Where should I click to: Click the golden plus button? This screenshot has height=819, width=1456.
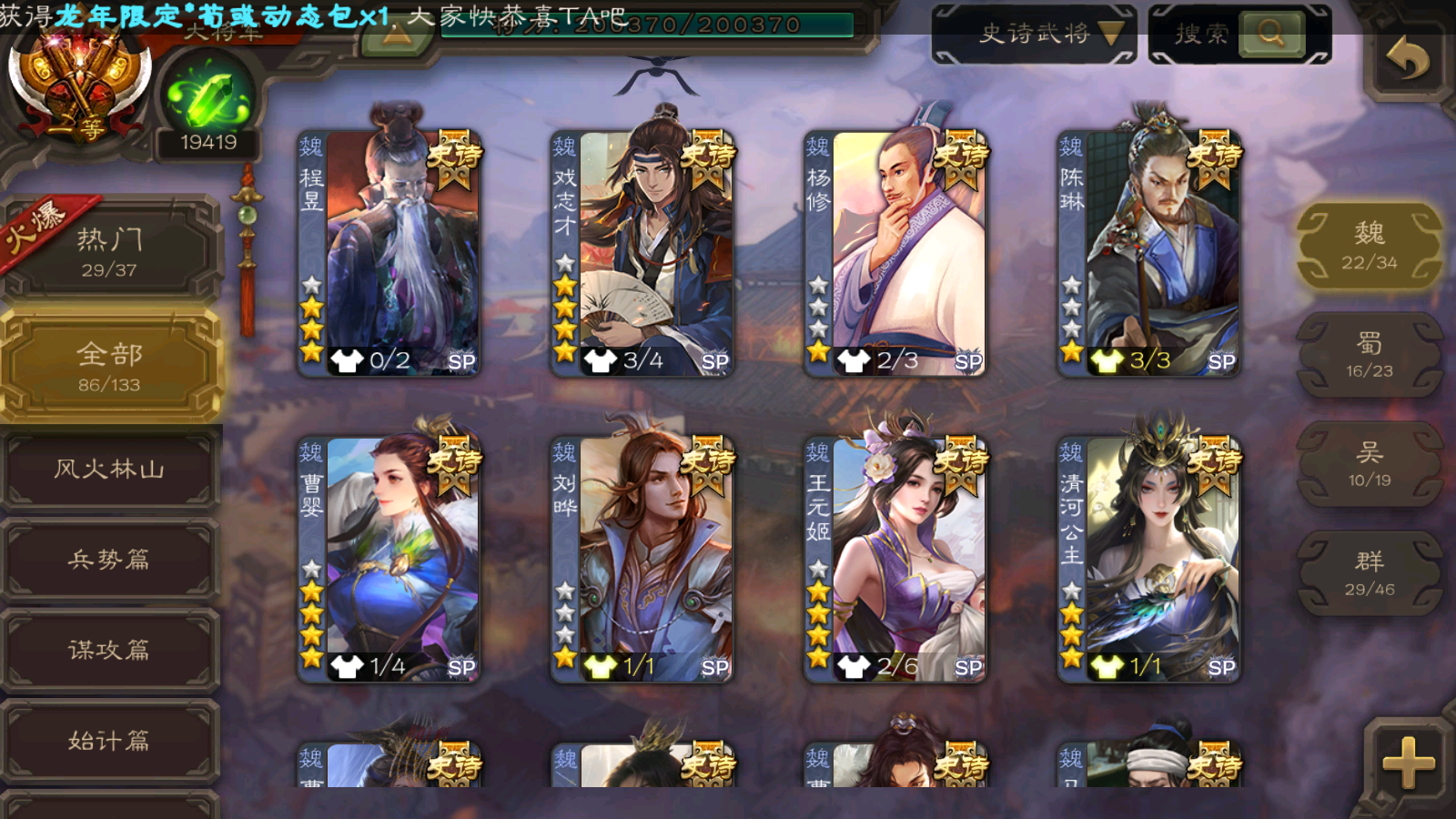click(x=1407, y=763)
